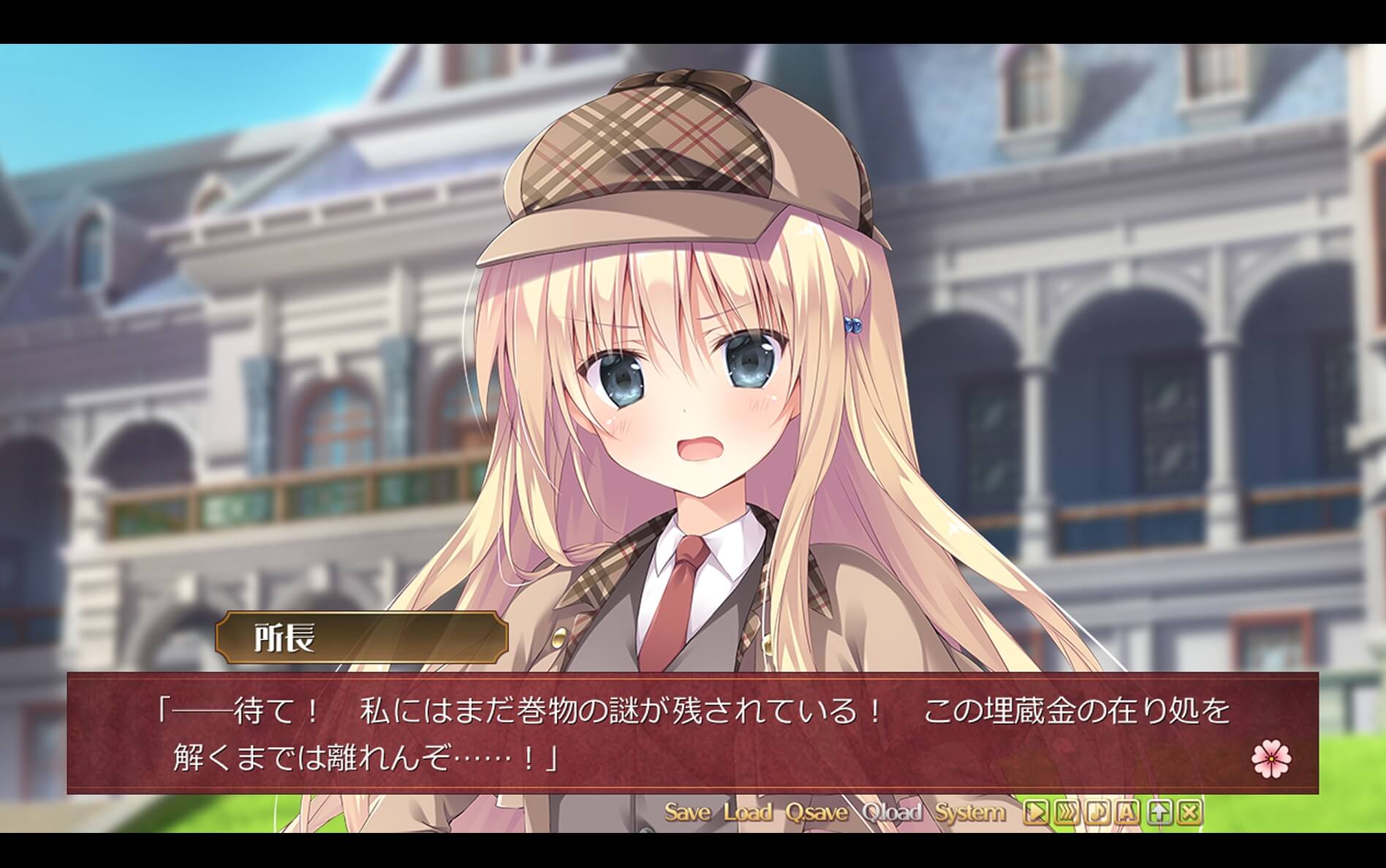Viewport: 1386px width, 868px height.
Task: Click the auto-play arrow icon
Action: tap(1036, 811)
